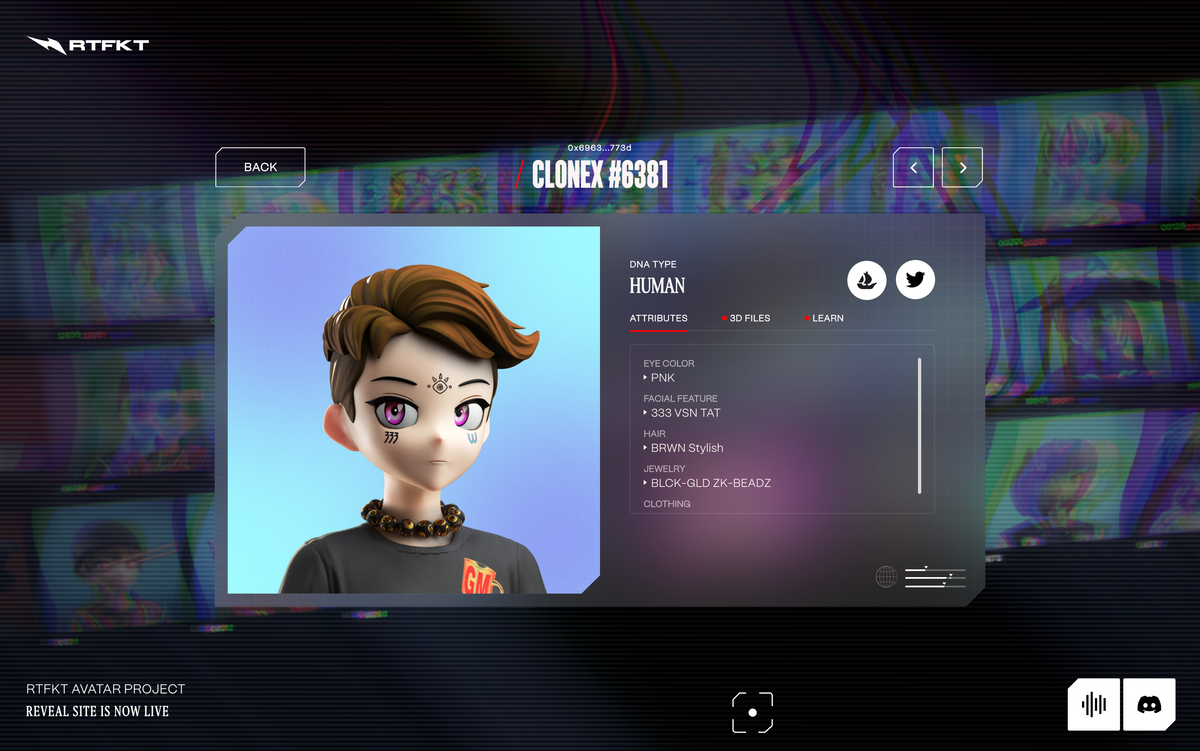Open the OpenSea sailboat icon link

tap(867, 280)
